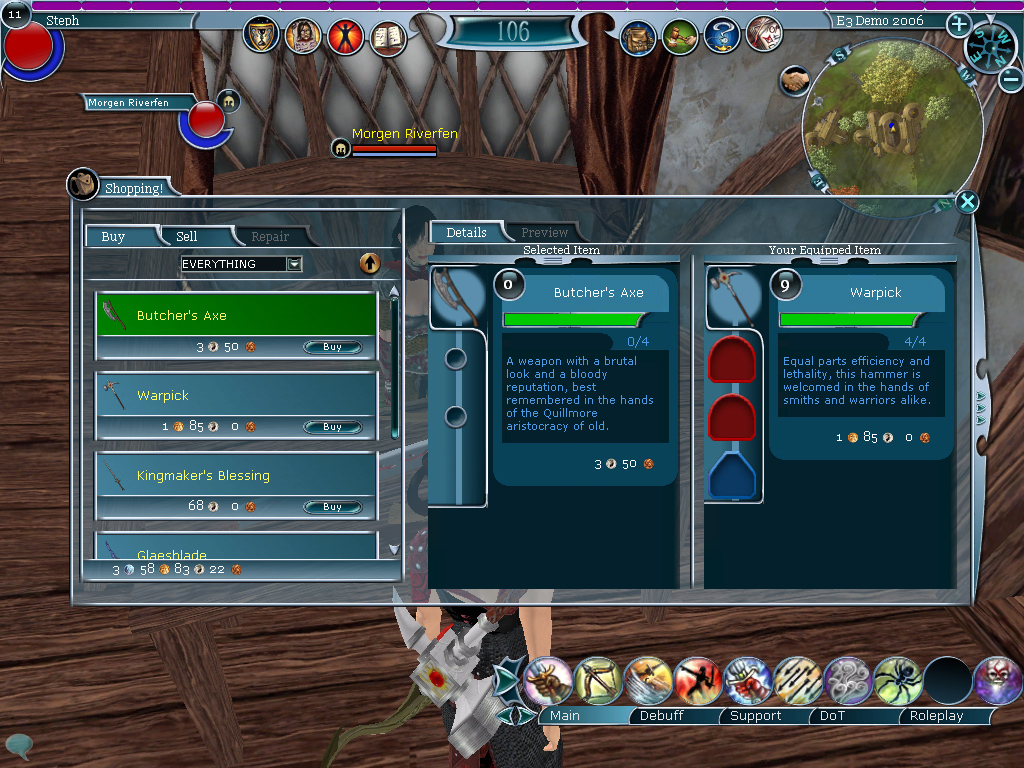Switch to the Sell tab
1024x768 pixels.
pos(187,237)
